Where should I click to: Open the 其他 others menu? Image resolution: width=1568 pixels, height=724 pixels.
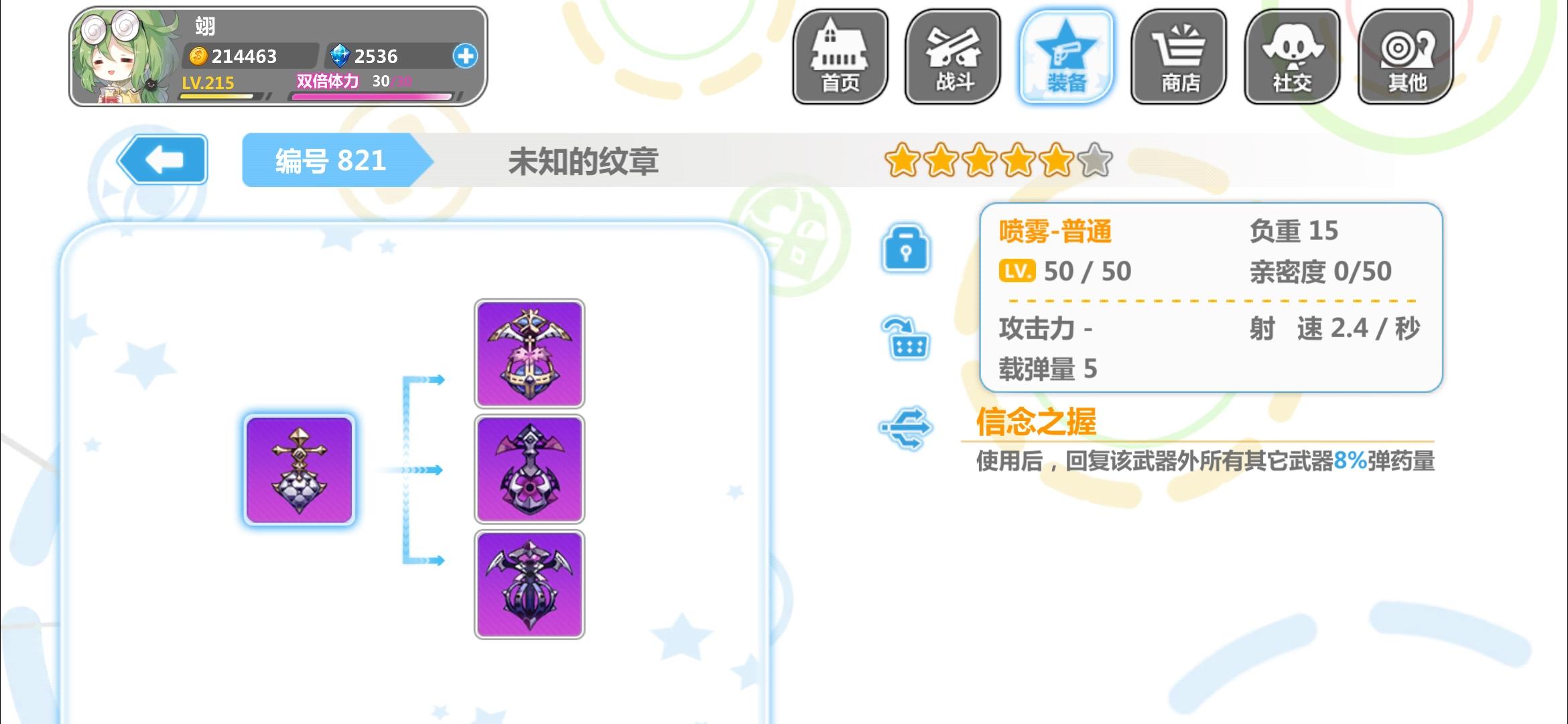1405,56
